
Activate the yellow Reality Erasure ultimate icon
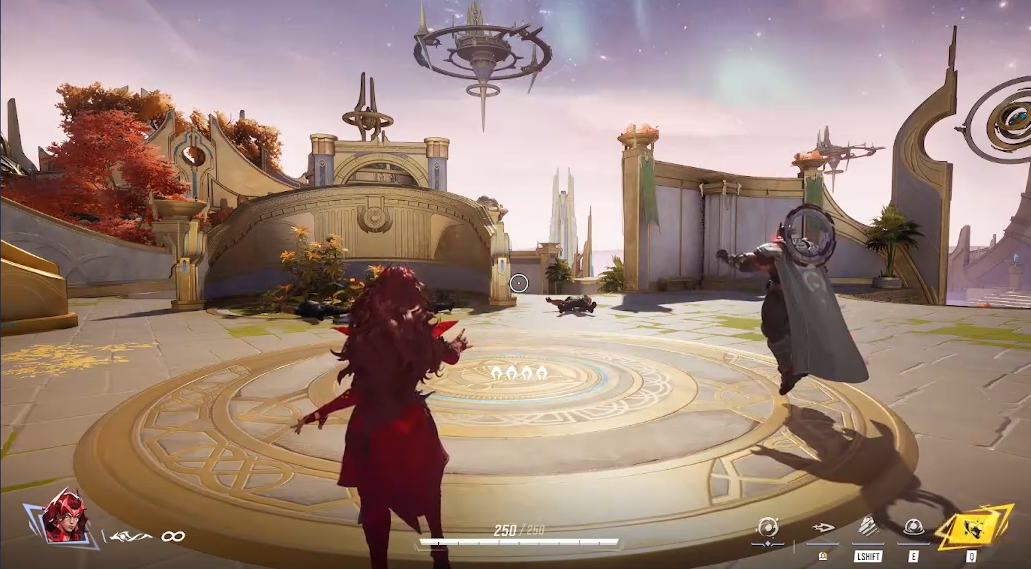[972, 527]
